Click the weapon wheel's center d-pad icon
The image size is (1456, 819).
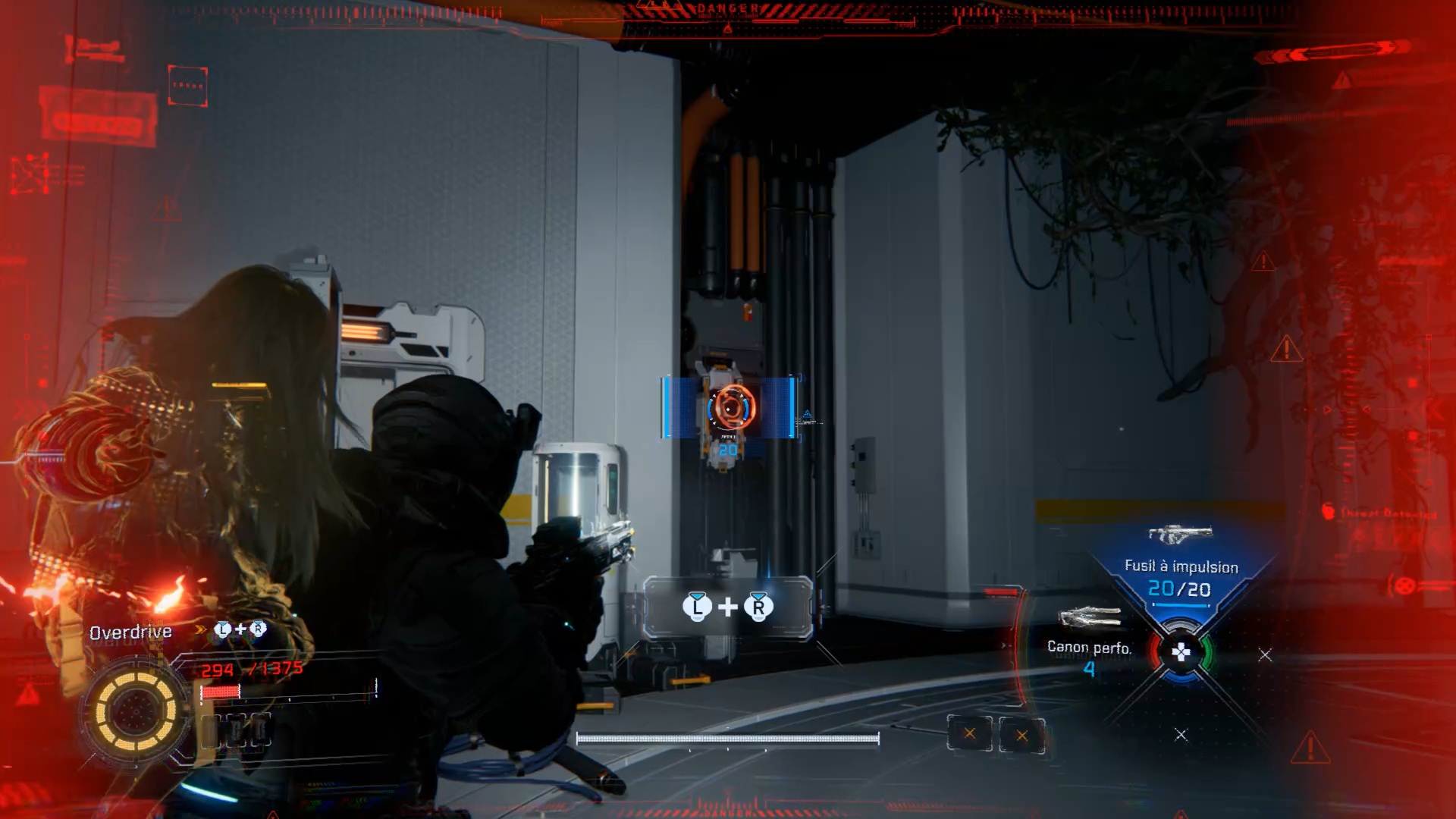pyautogui.click(x=1181, y=652)
